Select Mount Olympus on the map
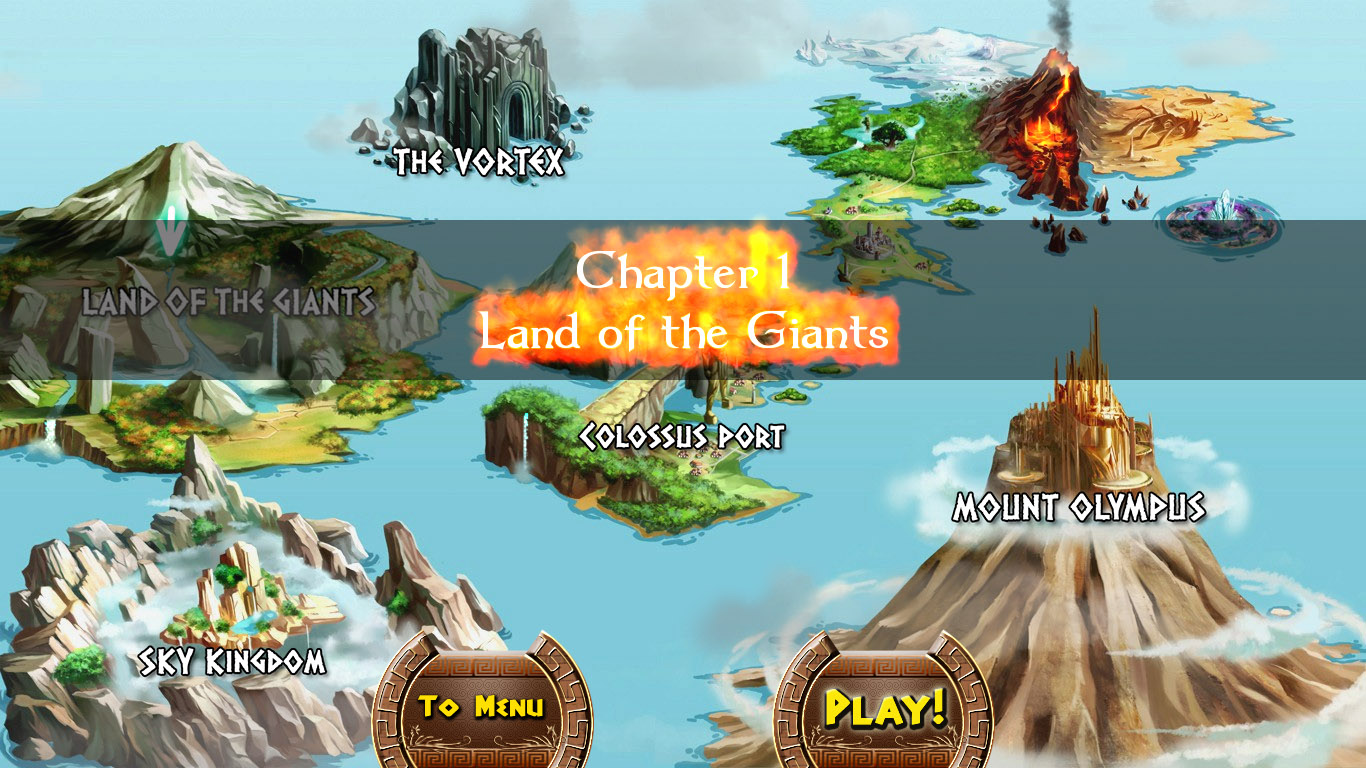Screen dimensions: 1366x768 tap(1080, 508)
